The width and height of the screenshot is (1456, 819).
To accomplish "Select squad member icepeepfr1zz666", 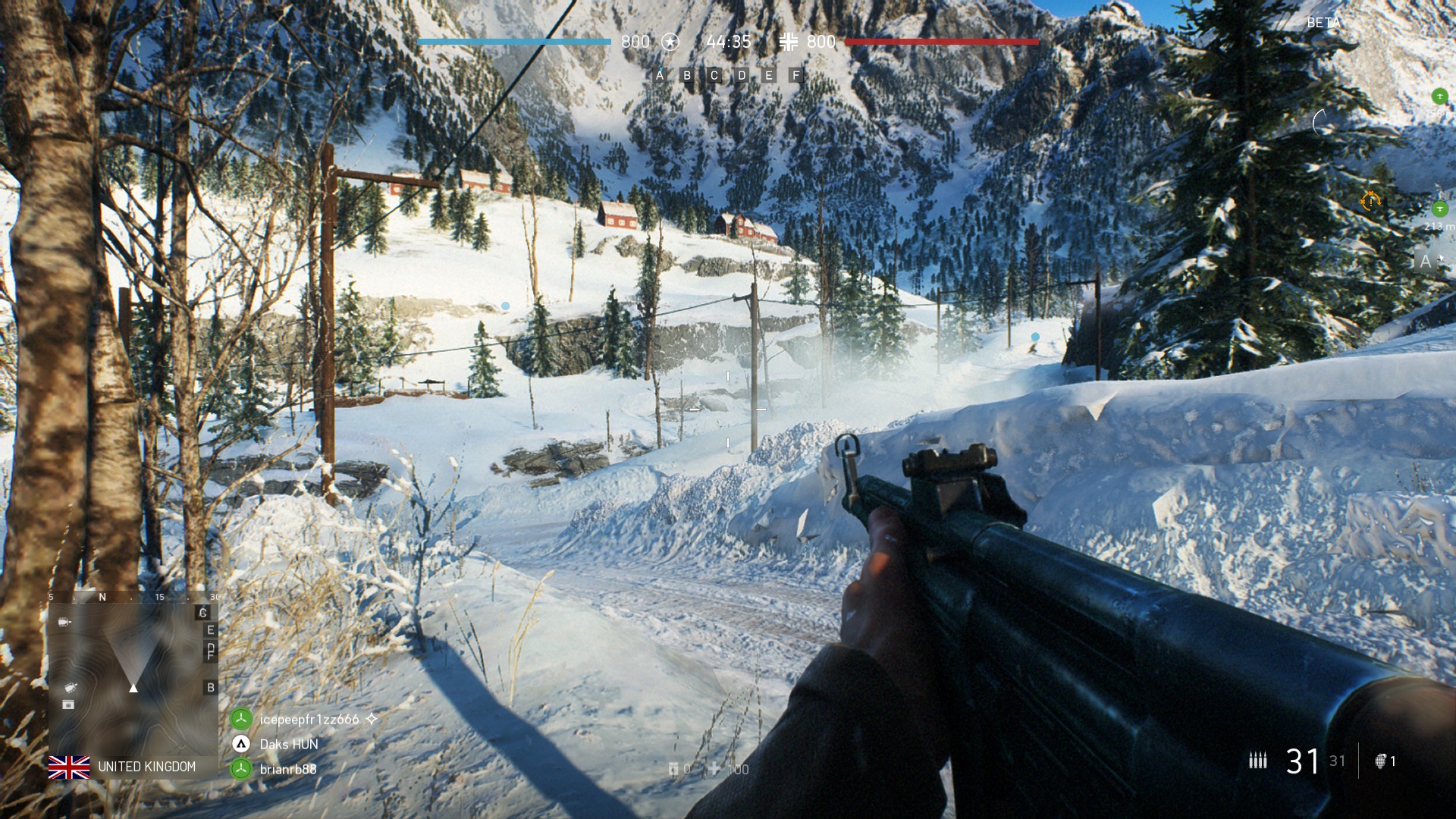I will [x=309, y=719].
